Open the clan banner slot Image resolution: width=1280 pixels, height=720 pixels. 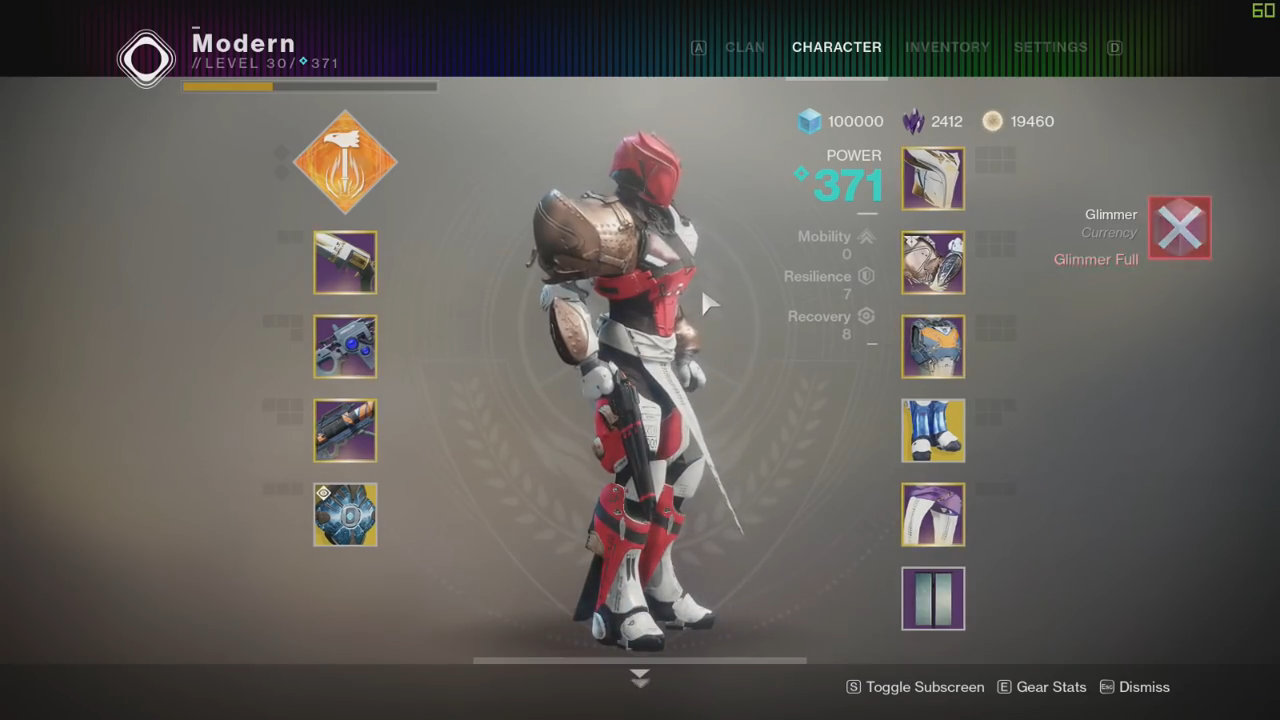933,599
